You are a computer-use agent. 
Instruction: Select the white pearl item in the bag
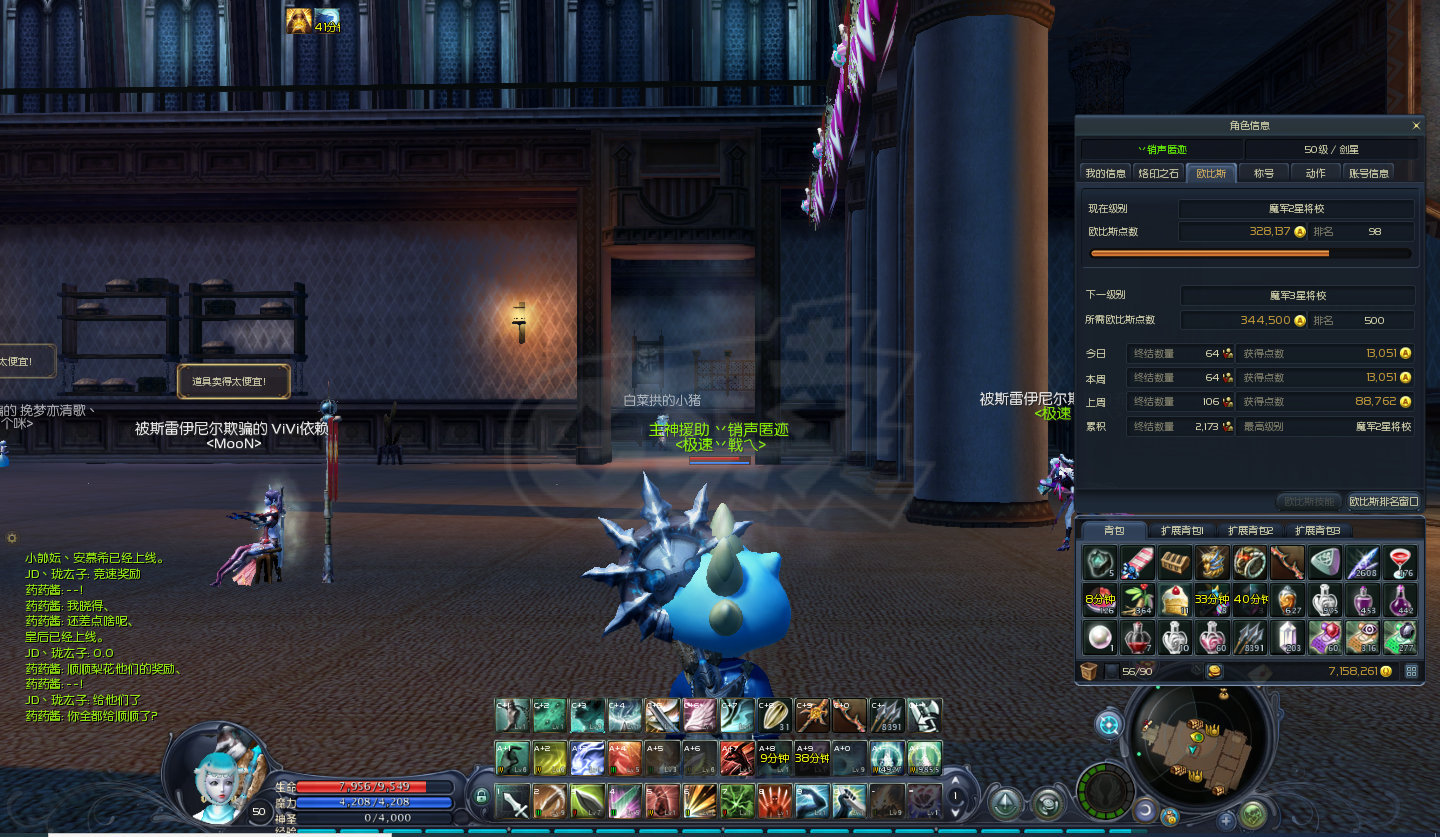pos(1100,637)
